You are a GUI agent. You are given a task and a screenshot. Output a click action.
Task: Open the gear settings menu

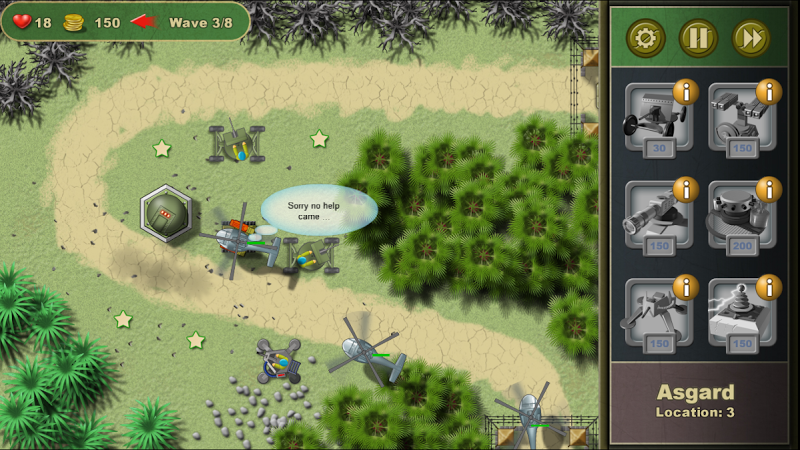(x=645, y=39)
